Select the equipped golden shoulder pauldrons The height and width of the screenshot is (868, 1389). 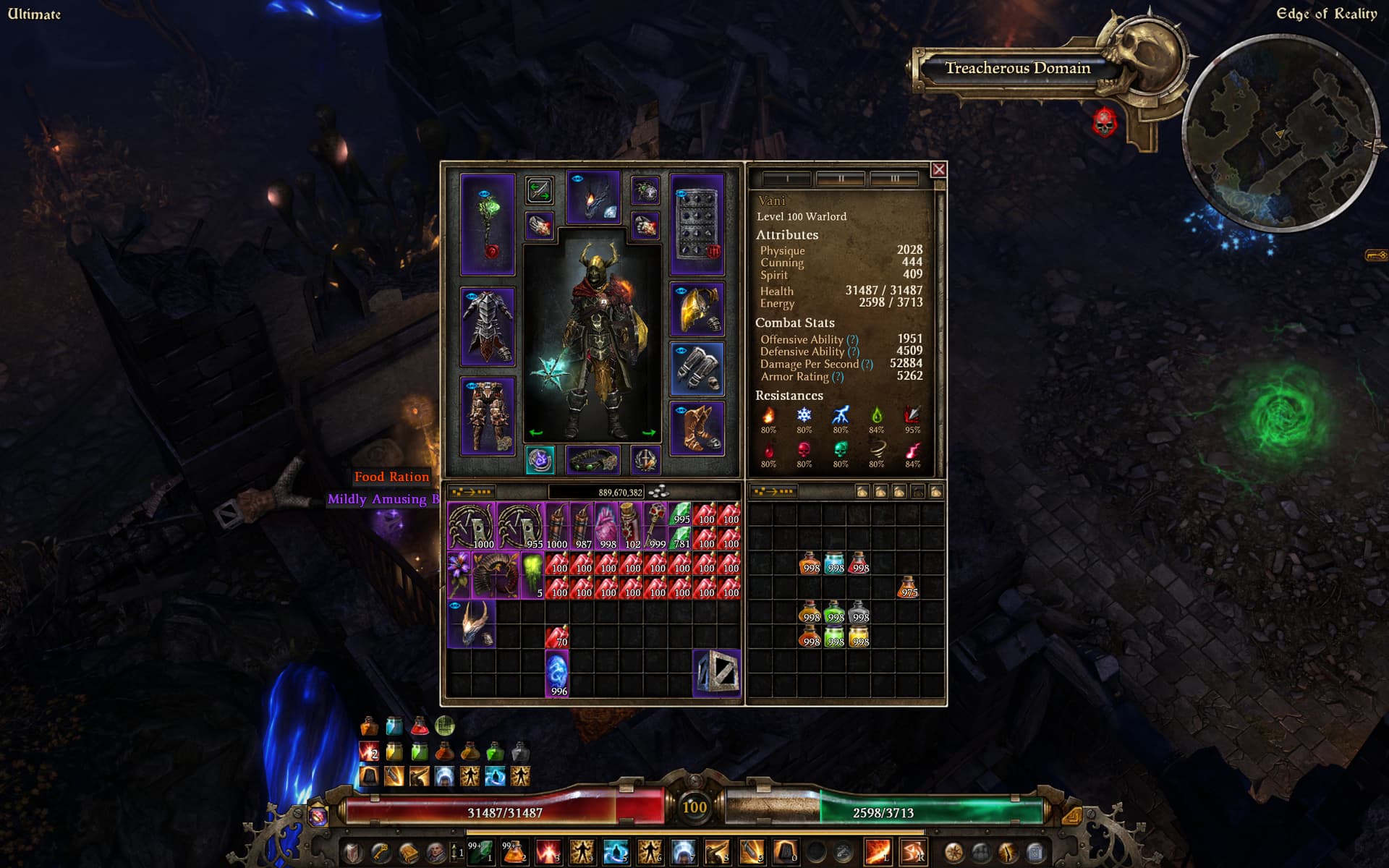coord(697,310)
